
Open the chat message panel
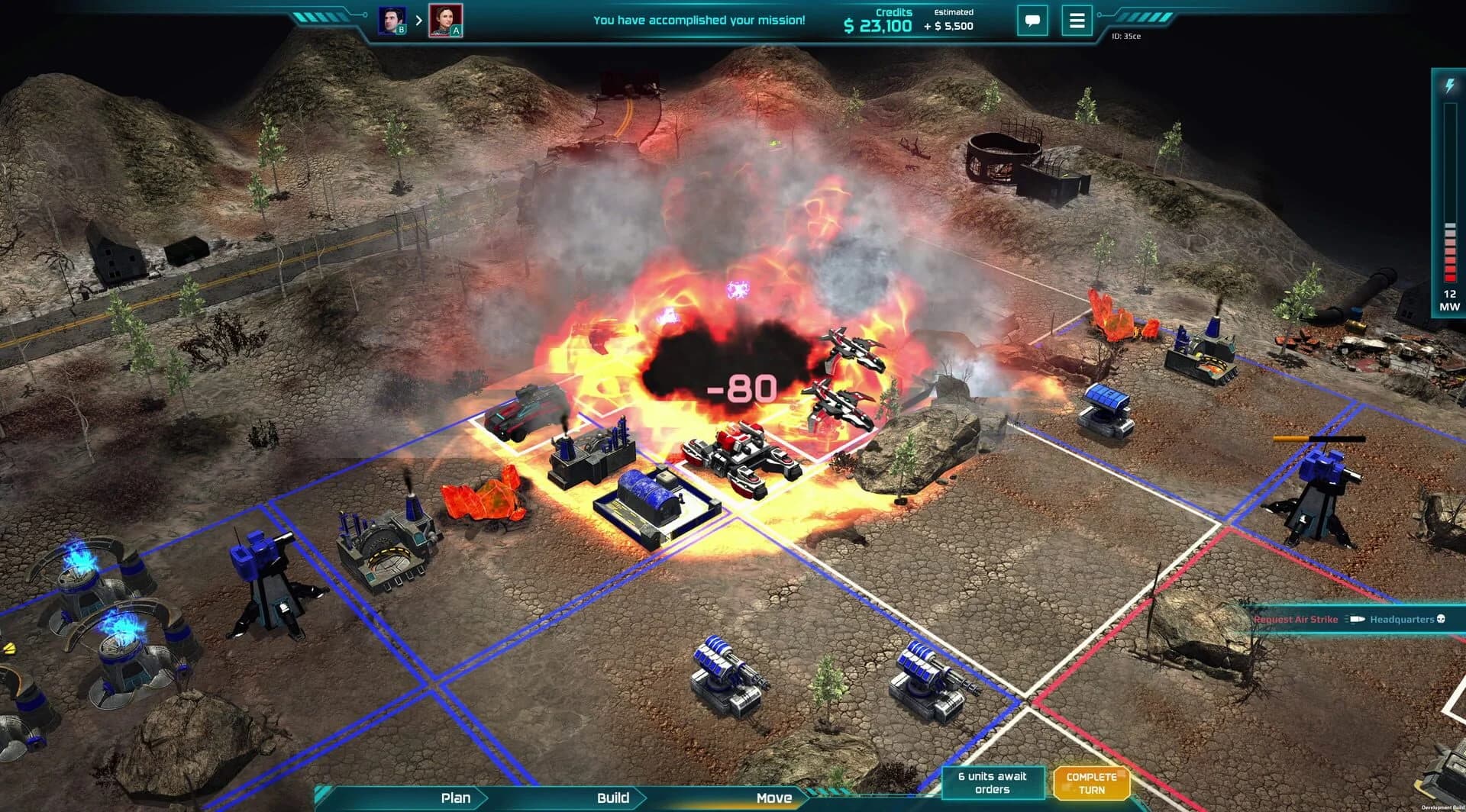(1033, 21)
